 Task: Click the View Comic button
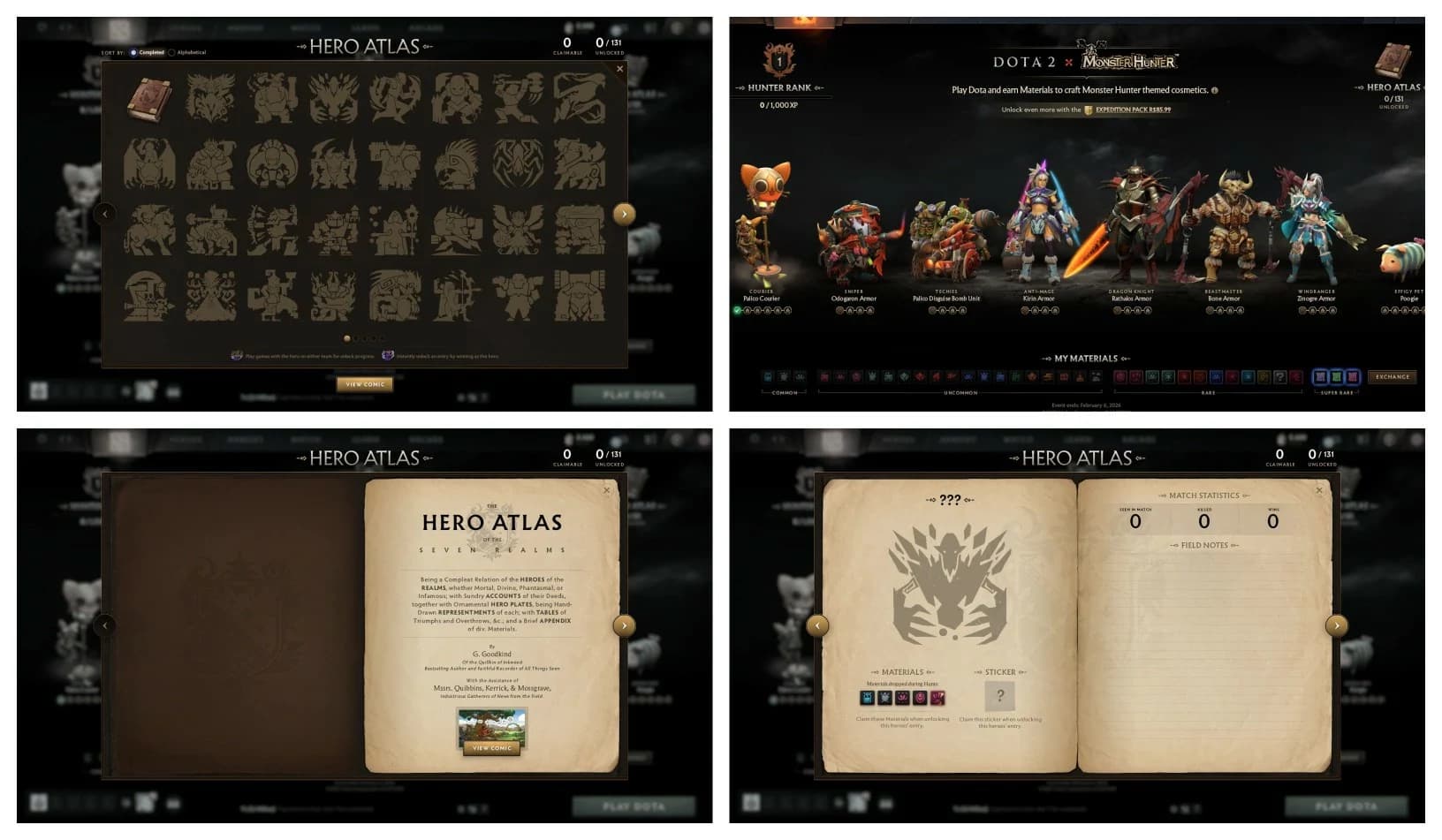point(364,383)
